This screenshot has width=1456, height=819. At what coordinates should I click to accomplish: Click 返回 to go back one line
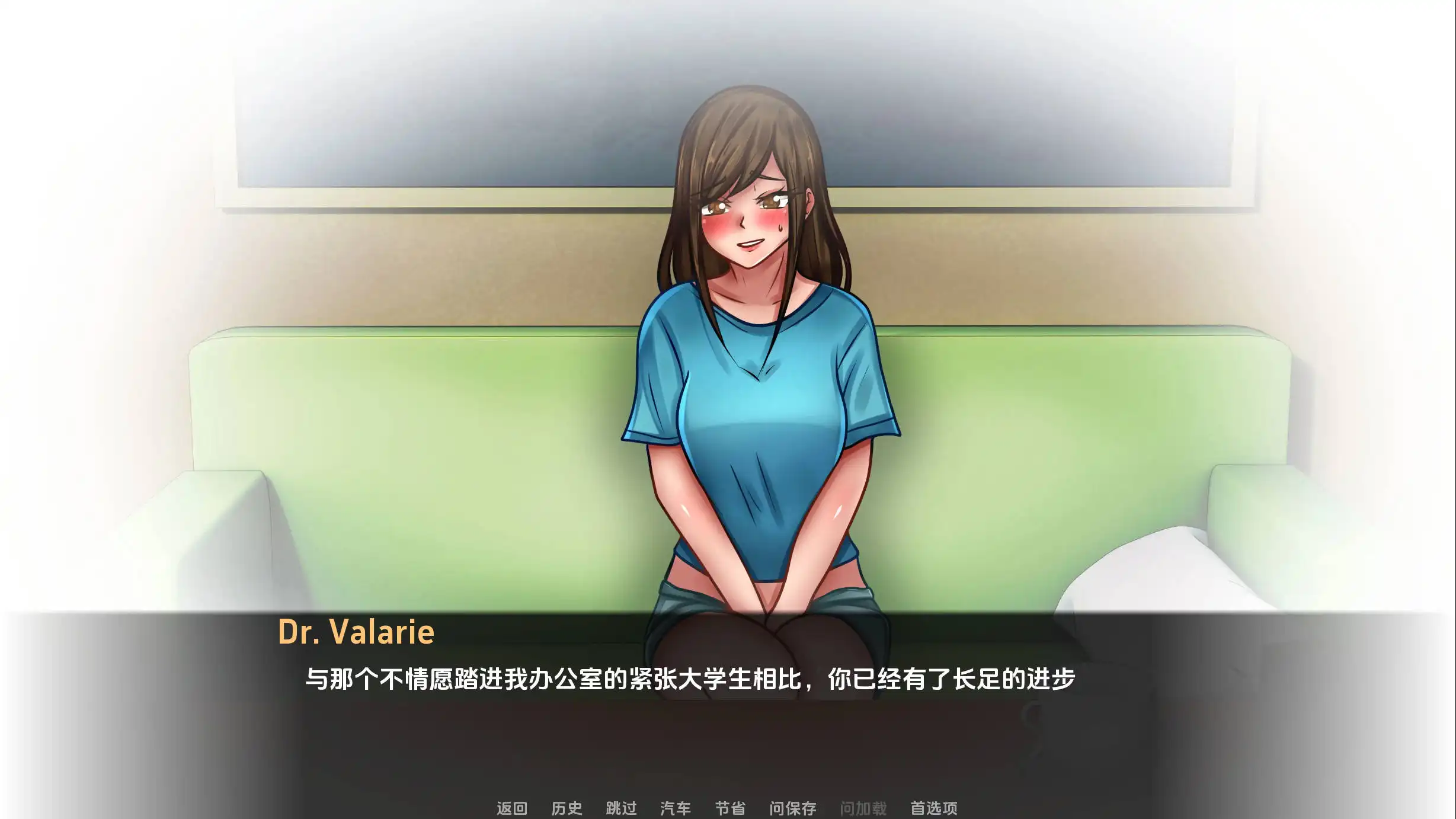click(513, 808)
